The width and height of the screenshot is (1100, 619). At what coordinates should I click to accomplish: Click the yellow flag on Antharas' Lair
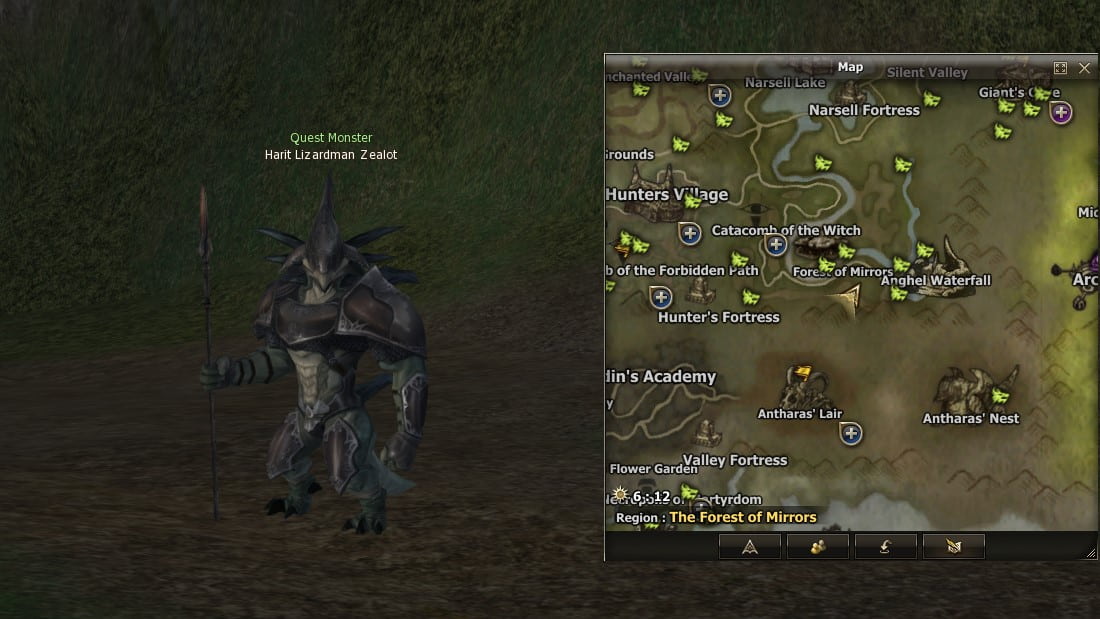(801, 375)
